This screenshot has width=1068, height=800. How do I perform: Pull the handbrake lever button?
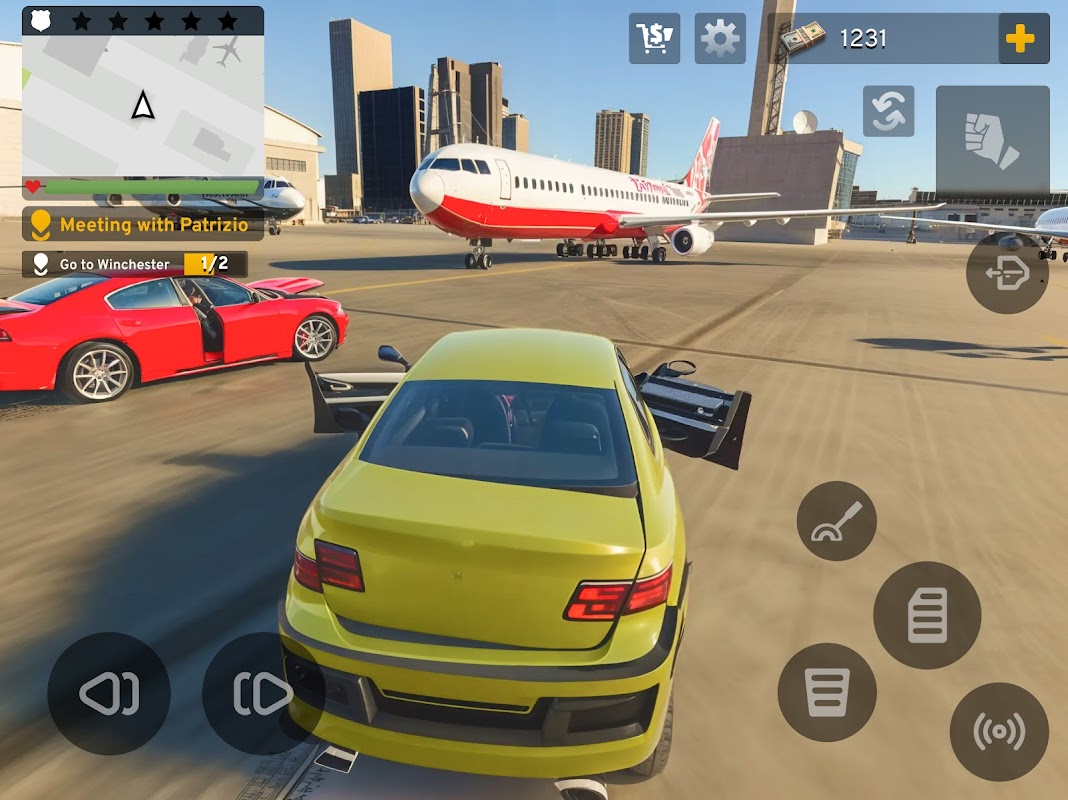coord(836,521)
